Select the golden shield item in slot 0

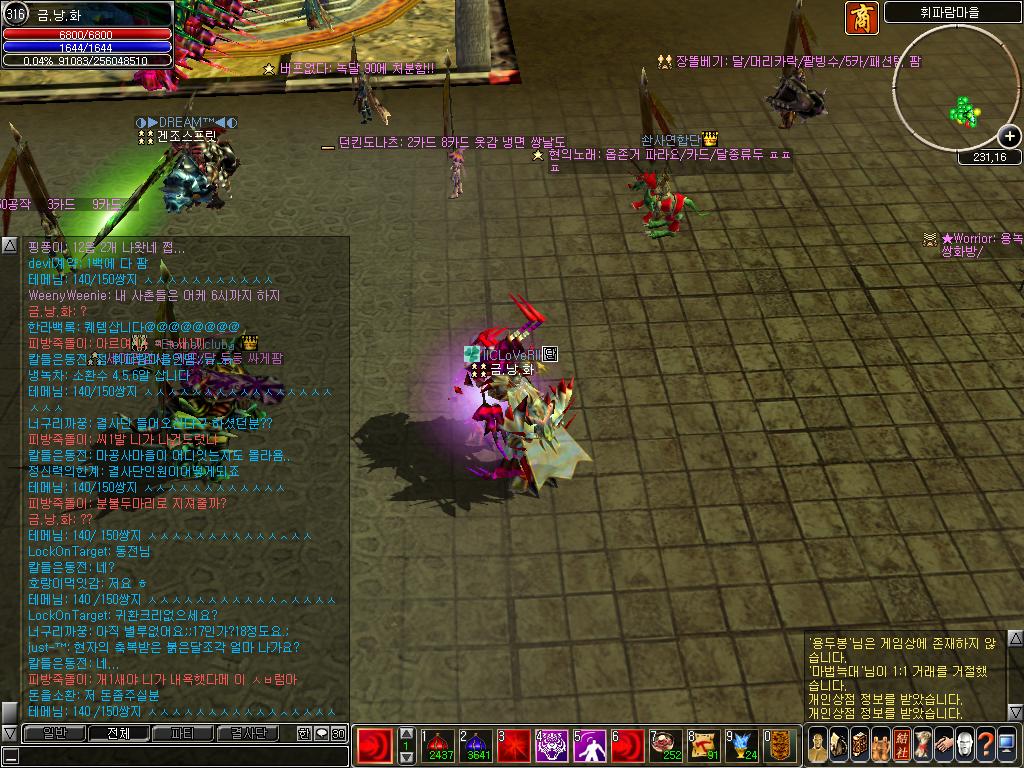[x=780, y=745]
